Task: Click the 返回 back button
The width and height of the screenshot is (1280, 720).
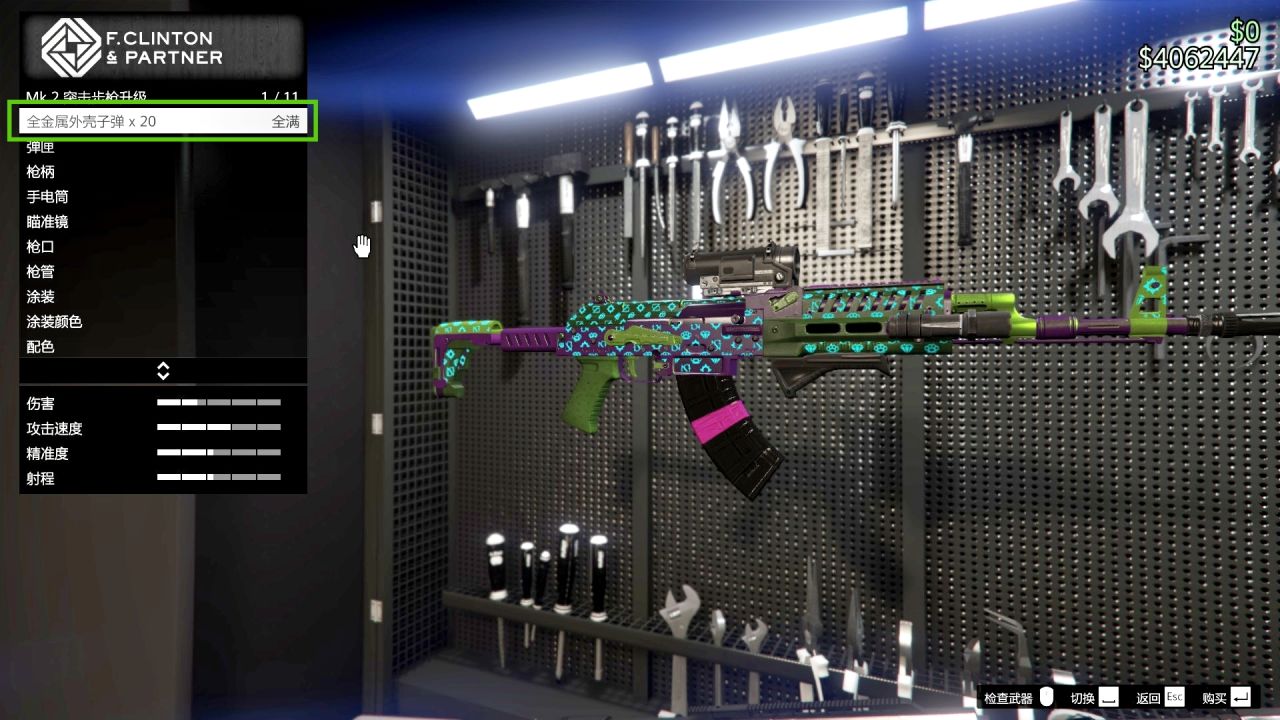Action: pos(1150,697)
